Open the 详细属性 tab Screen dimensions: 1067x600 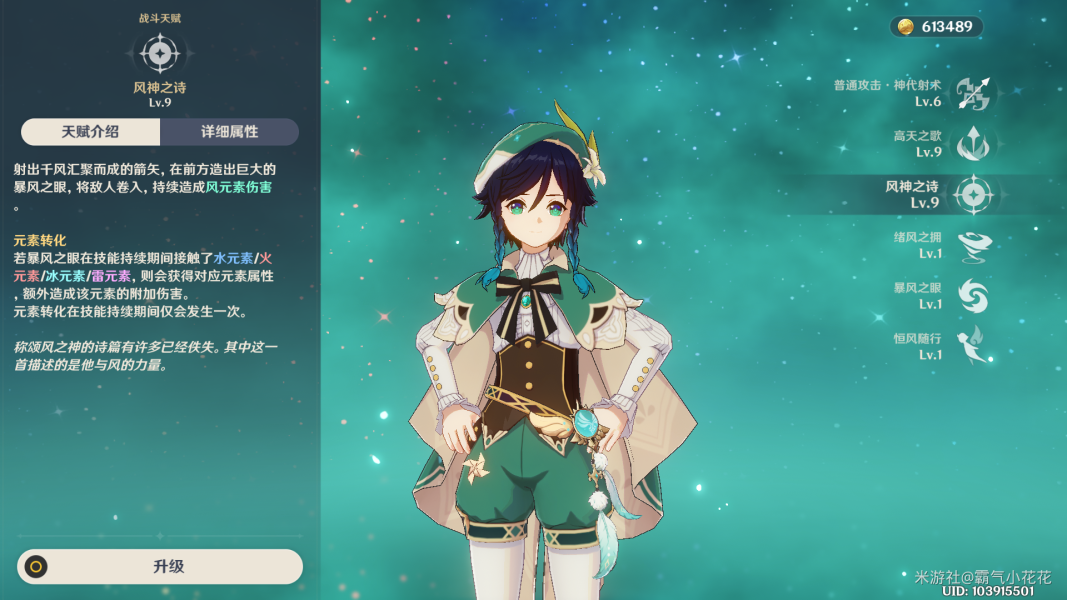pos(229,132)
